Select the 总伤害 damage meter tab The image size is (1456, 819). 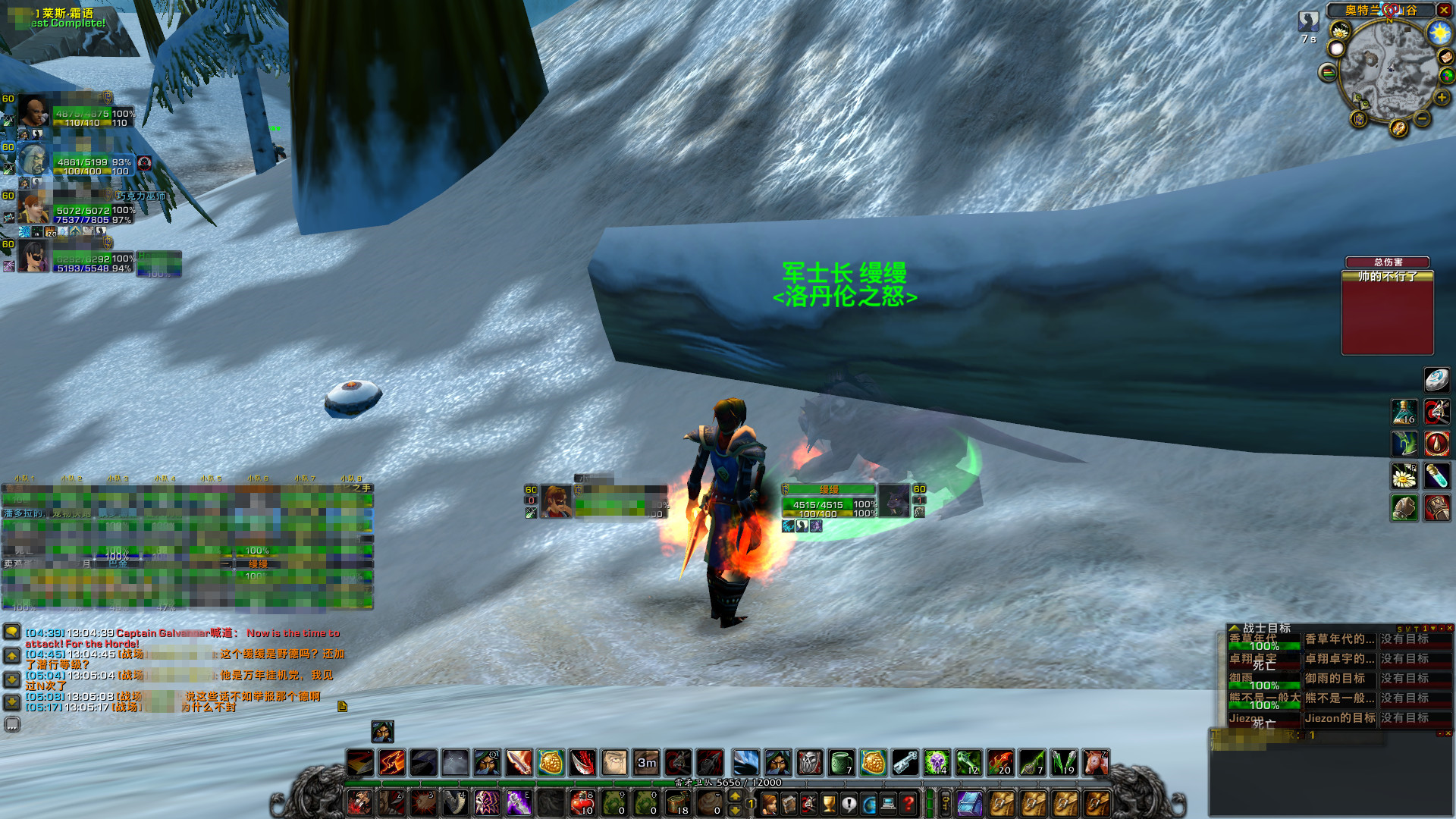tap(1387, 262)
